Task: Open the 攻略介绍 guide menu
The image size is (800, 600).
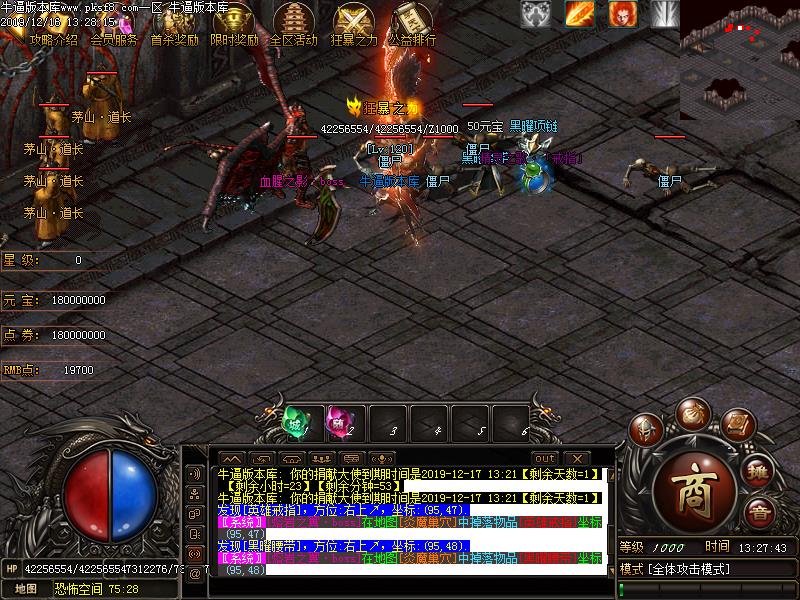Action: tap(53, 25)
